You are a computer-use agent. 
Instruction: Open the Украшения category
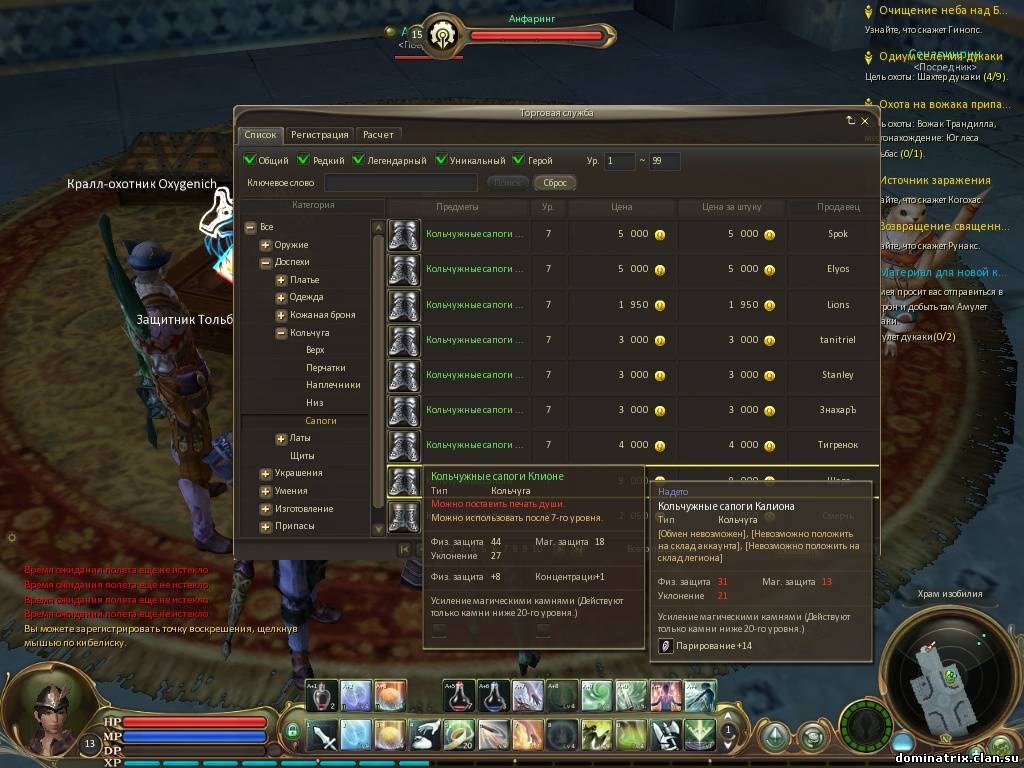tap(265, 473)
